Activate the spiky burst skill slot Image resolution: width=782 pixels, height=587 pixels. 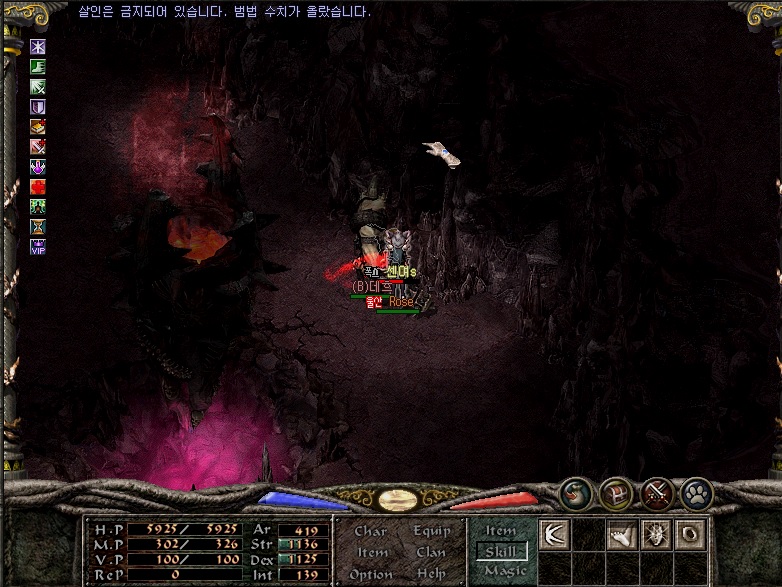pyautogui.click(x=656, y=534)
